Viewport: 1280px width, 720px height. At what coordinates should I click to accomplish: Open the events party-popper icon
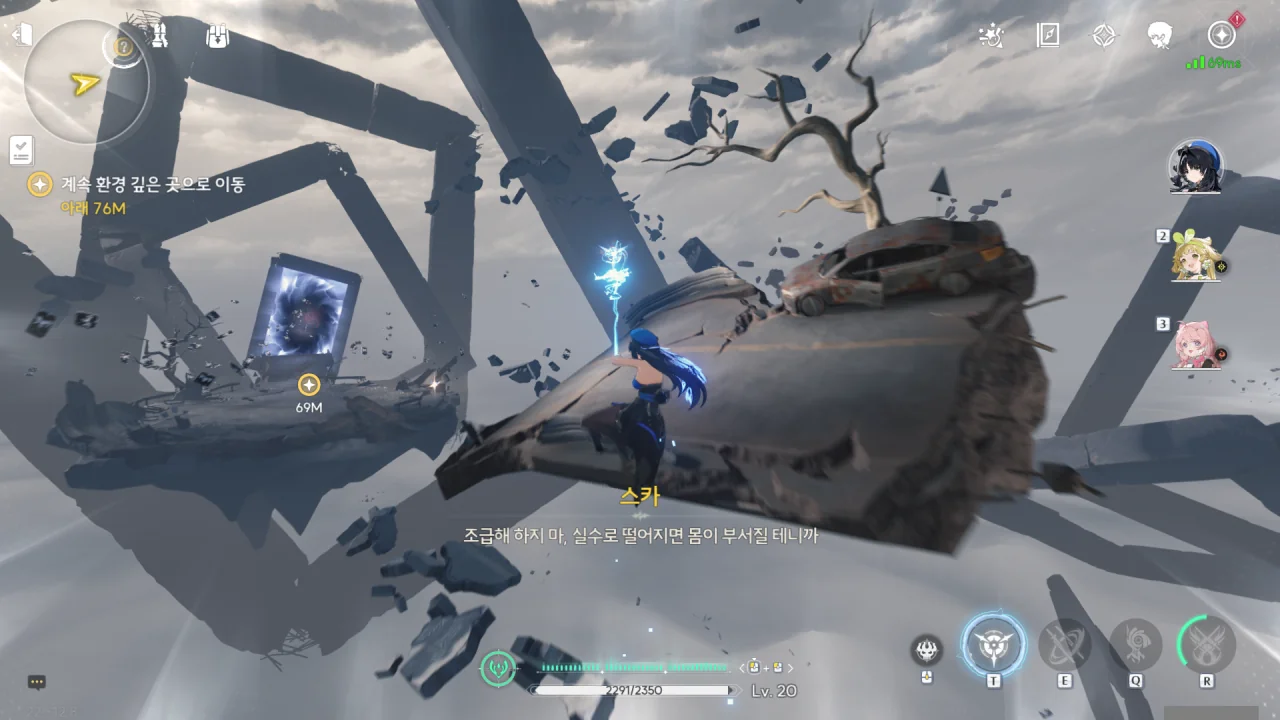[x=991, y=36]
